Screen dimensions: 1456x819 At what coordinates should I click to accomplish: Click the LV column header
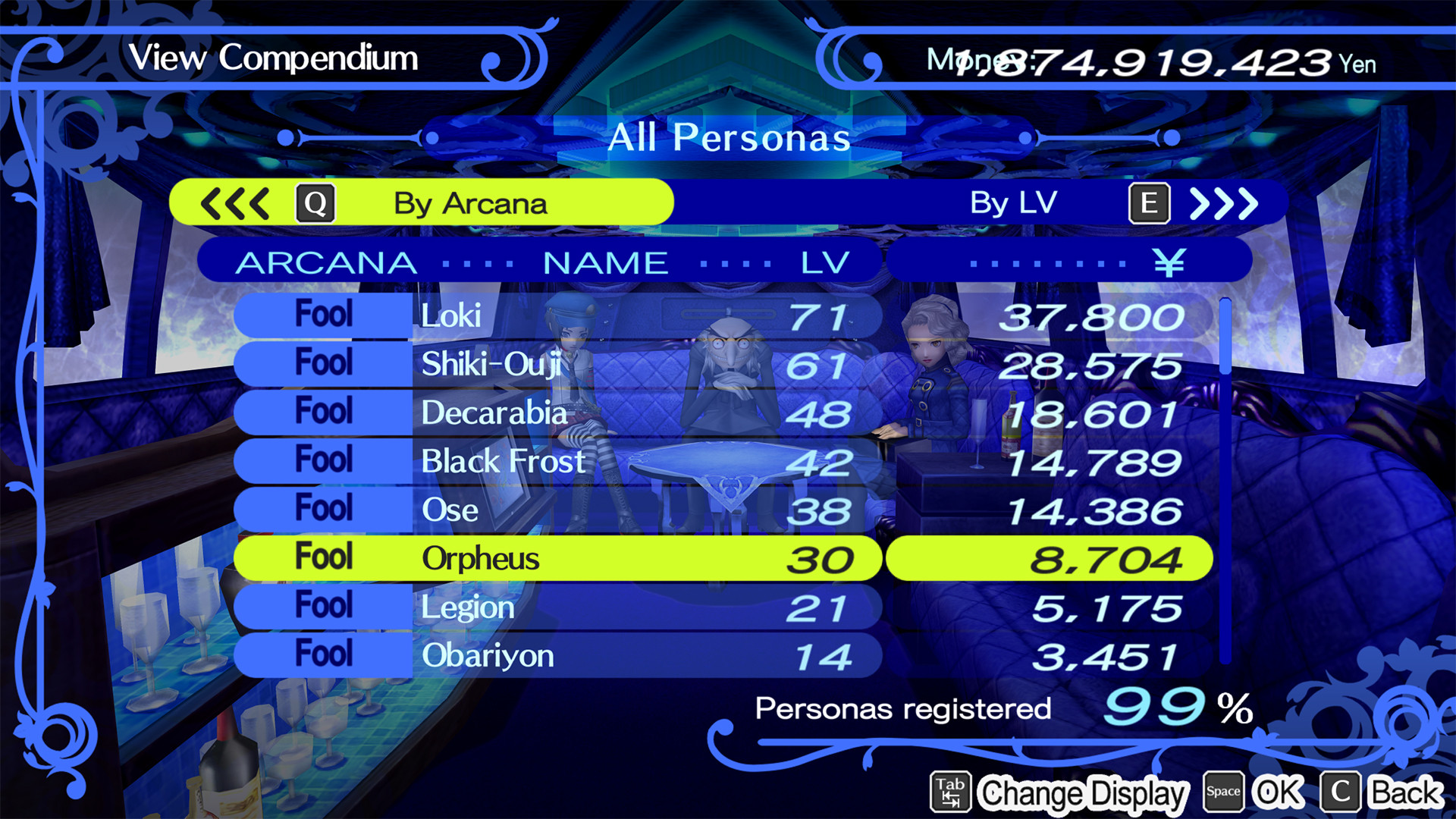823,261
